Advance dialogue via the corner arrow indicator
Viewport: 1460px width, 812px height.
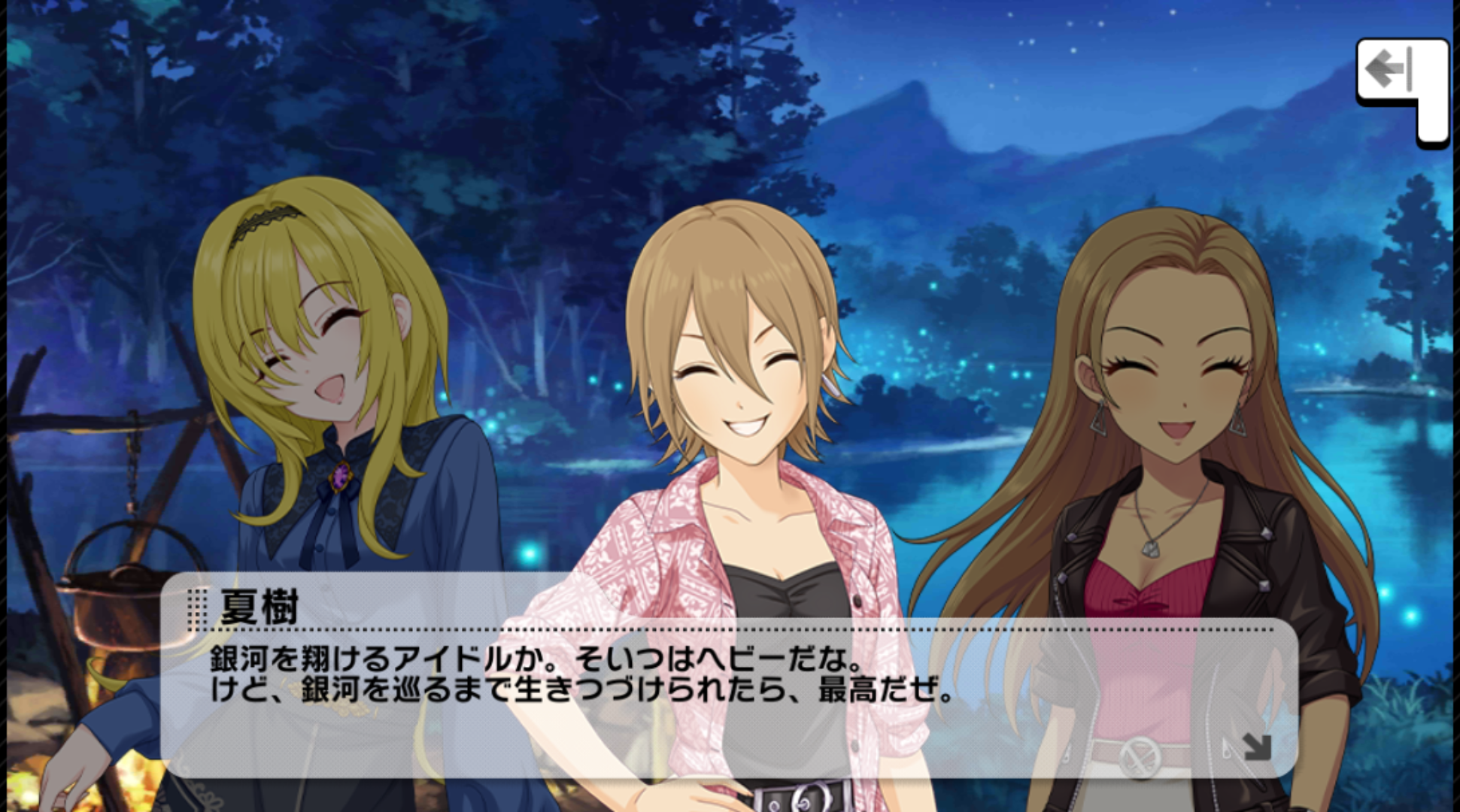point(1255,746)
